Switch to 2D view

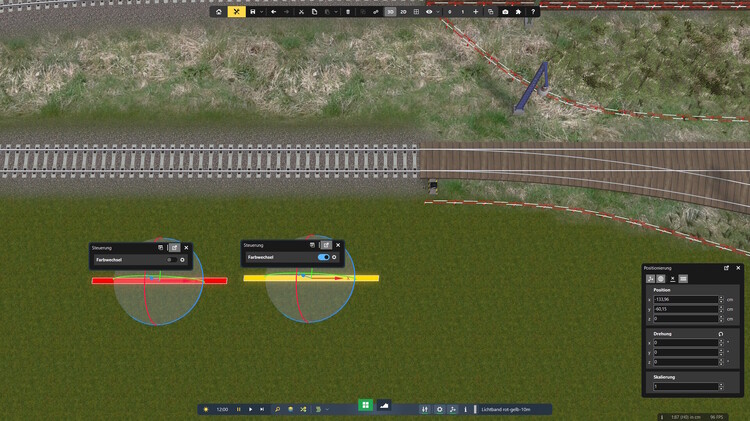tap(403, 12)
